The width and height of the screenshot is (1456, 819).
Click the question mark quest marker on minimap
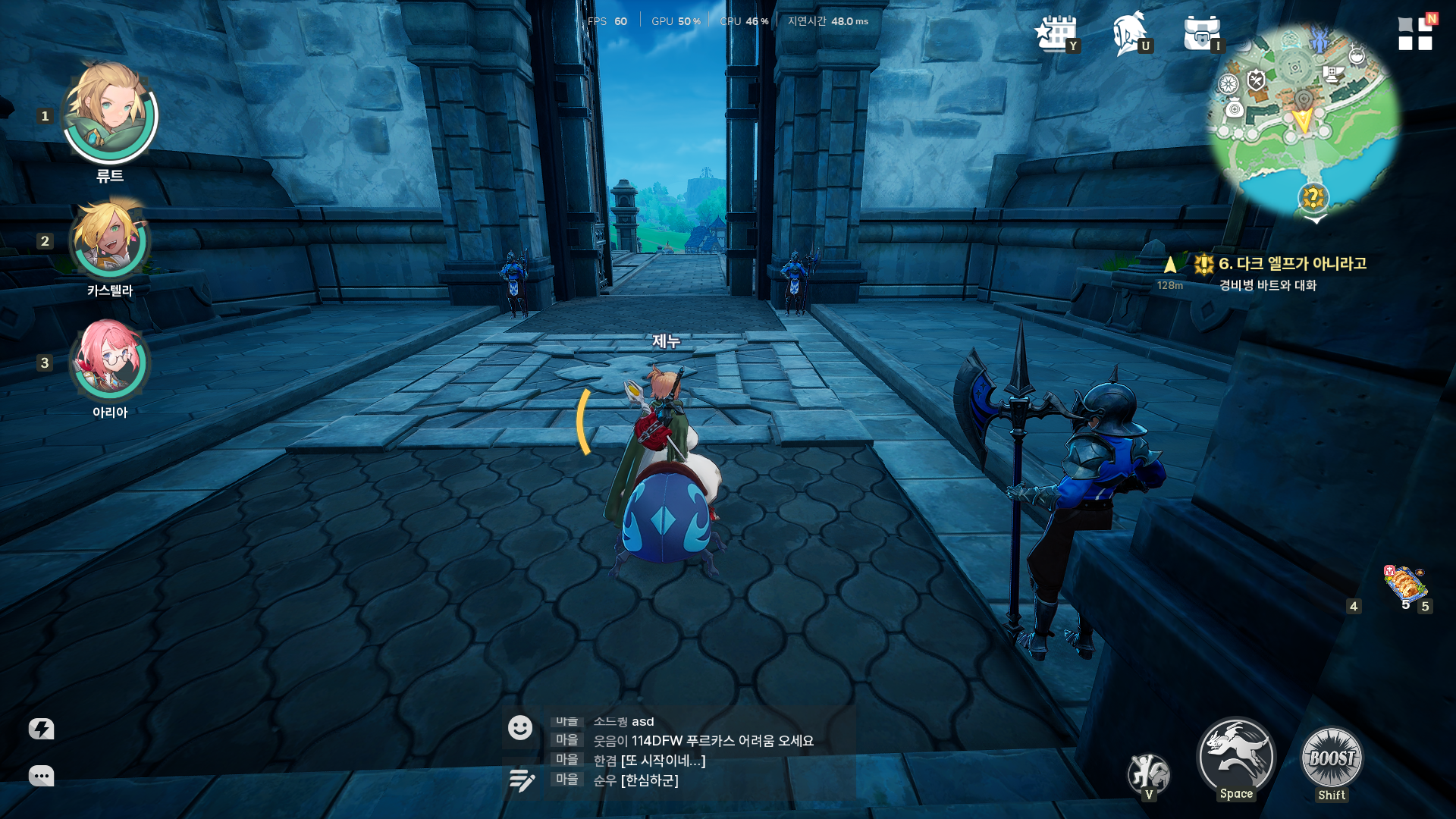coord(1313,198)
